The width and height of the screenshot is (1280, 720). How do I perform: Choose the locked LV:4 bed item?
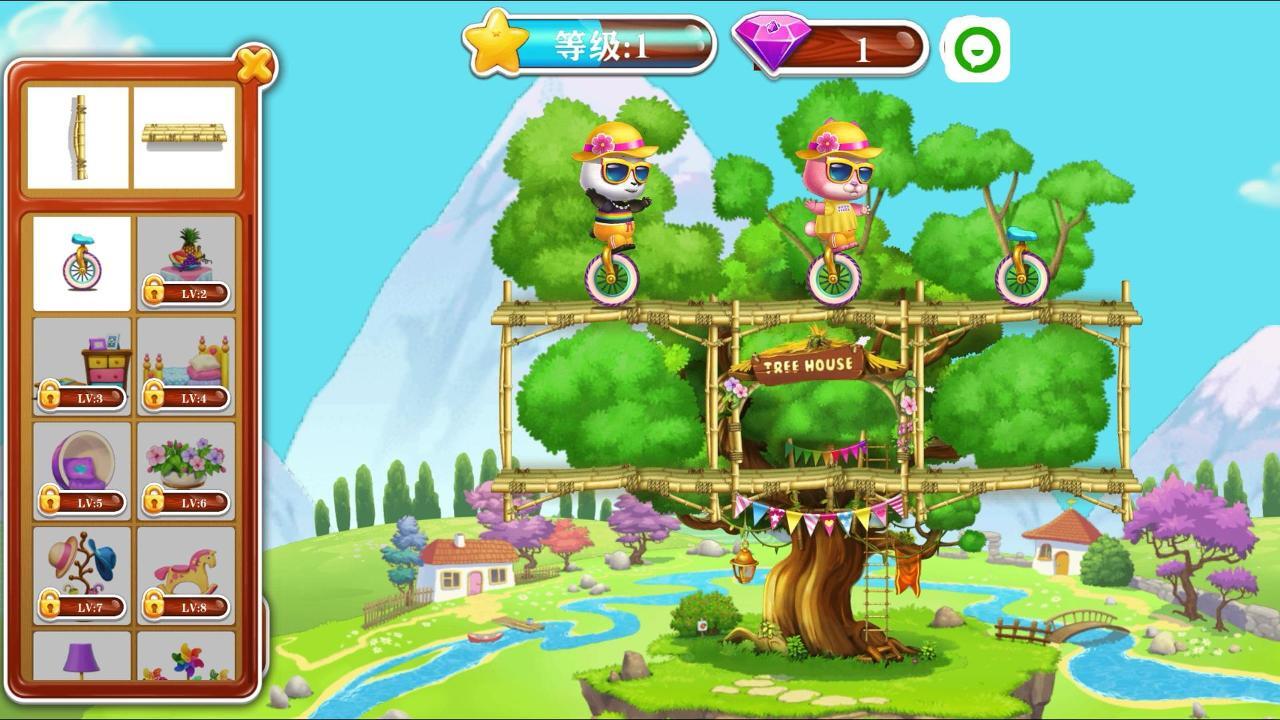coord(186,367)
